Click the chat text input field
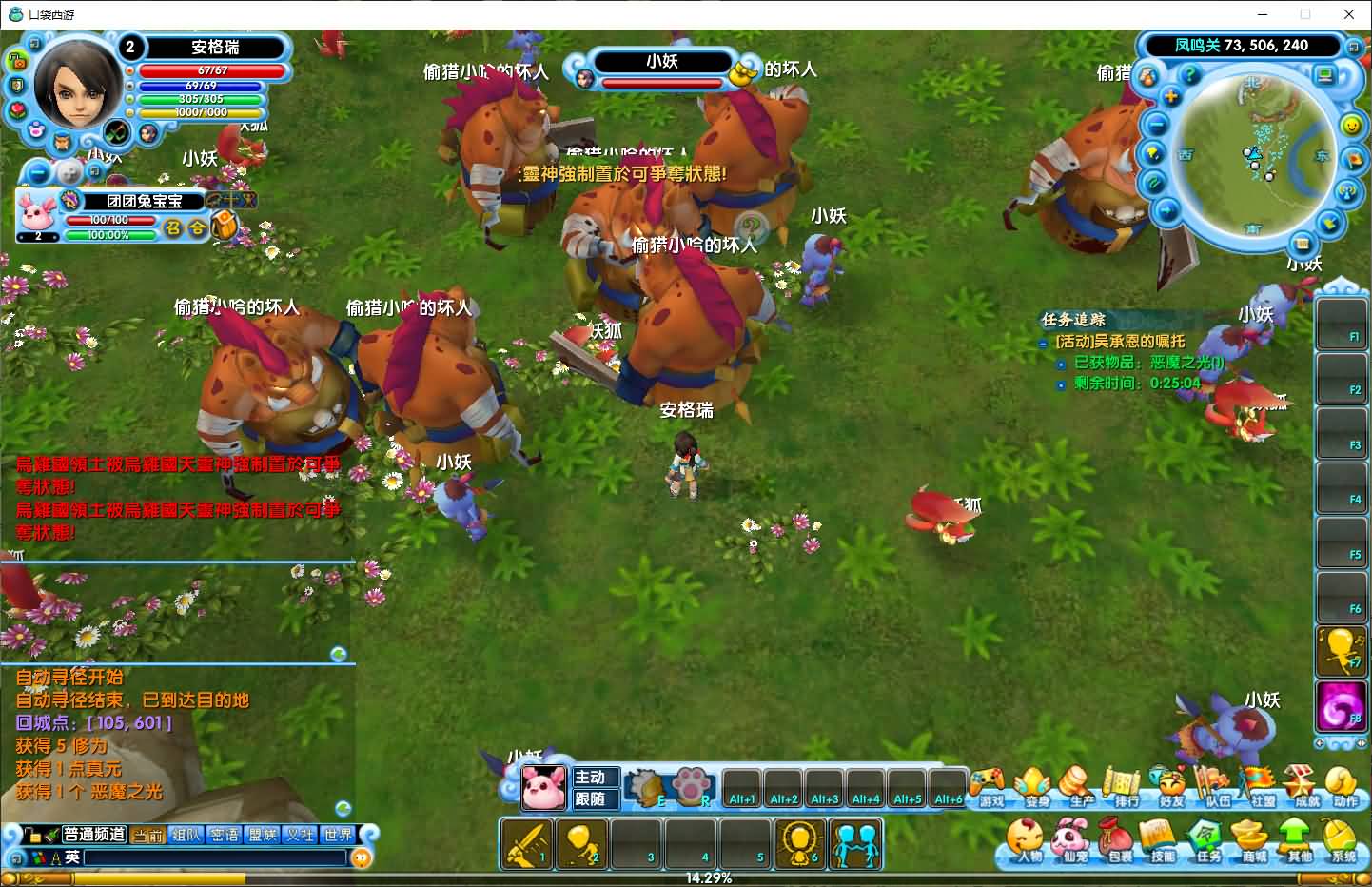This screenshot has width=1372, height=887. (214, 857)
